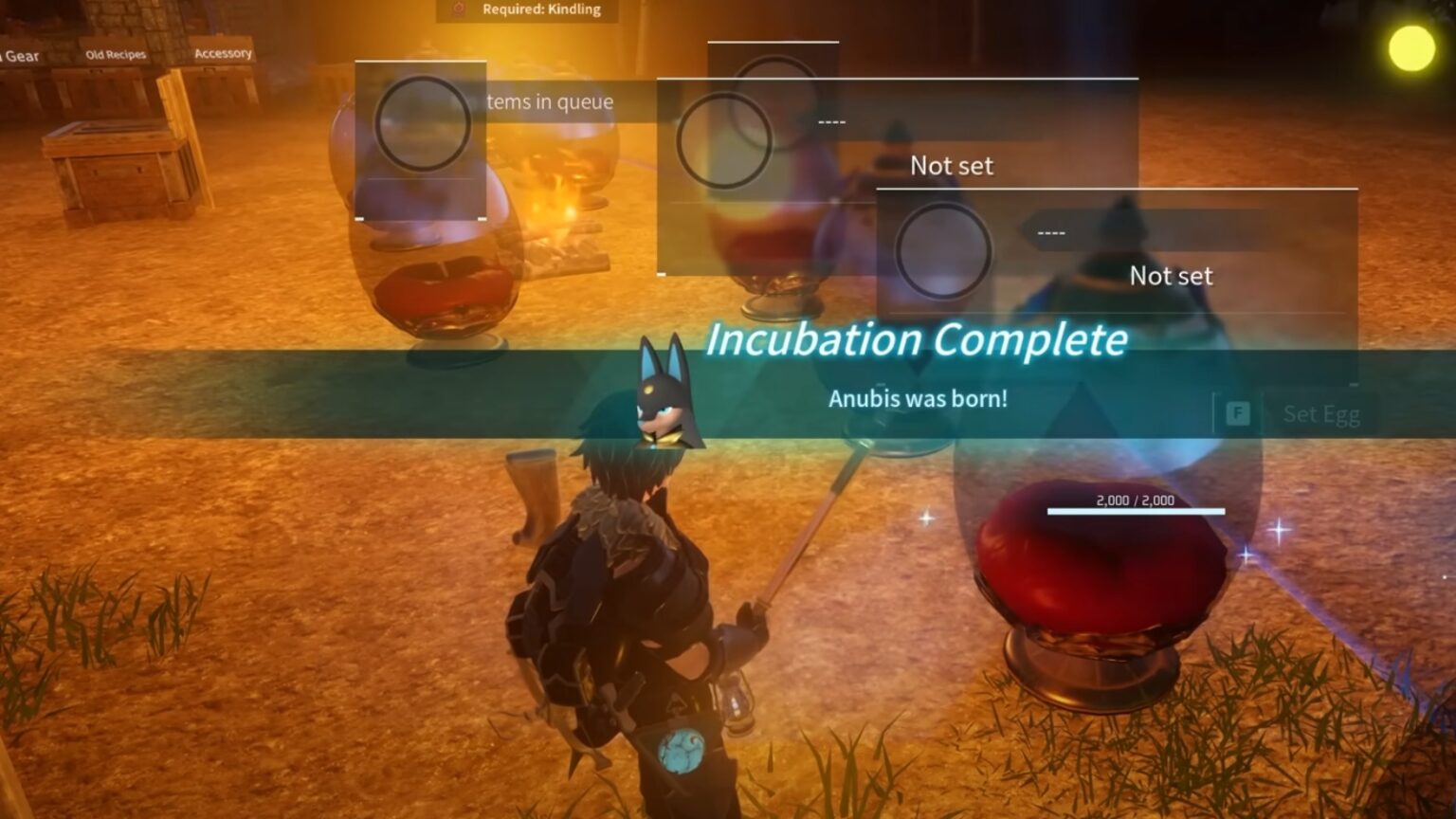Toggle the second 'Not set' incubator status
The image size is (1456, 819).
1173,276
